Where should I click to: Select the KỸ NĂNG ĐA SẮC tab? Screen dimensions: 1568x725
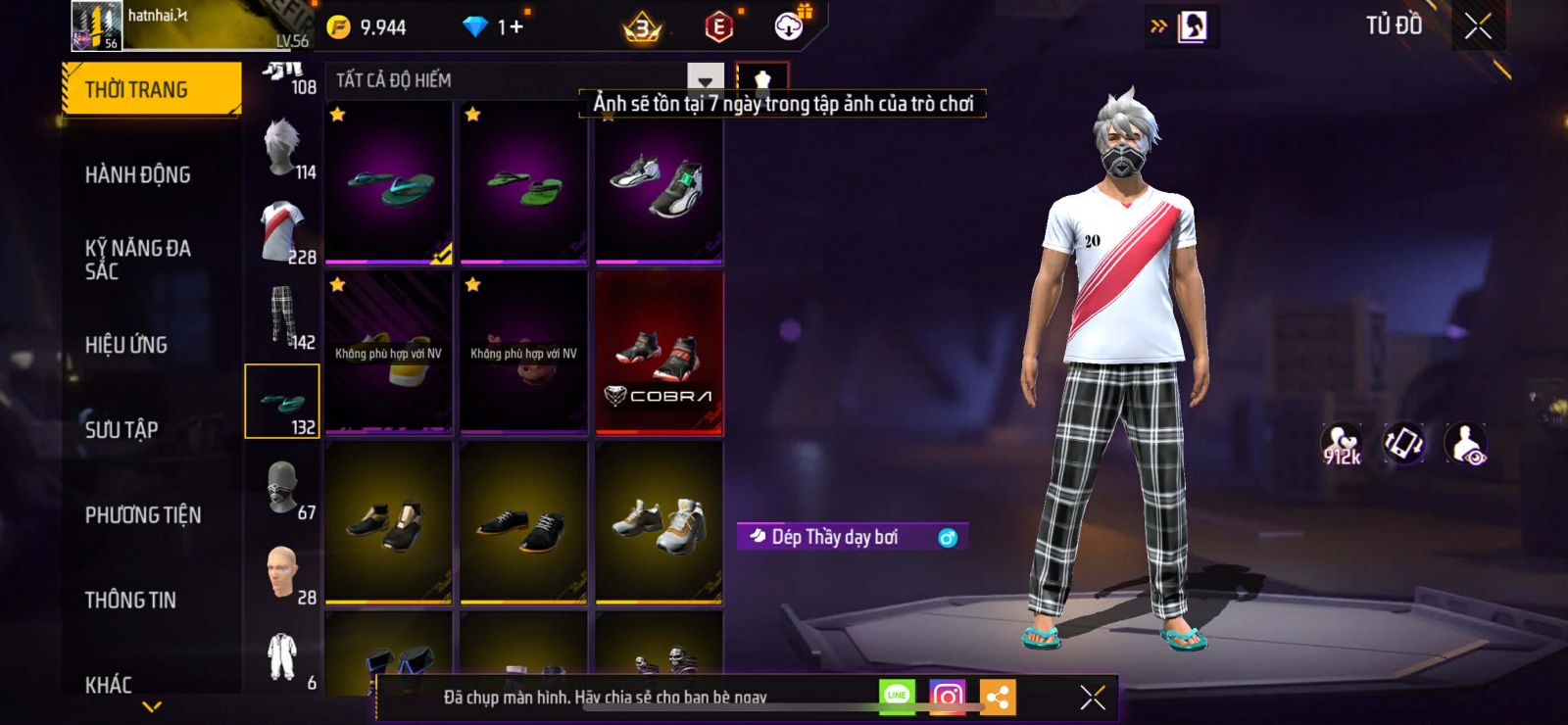(x=138, y=260)
